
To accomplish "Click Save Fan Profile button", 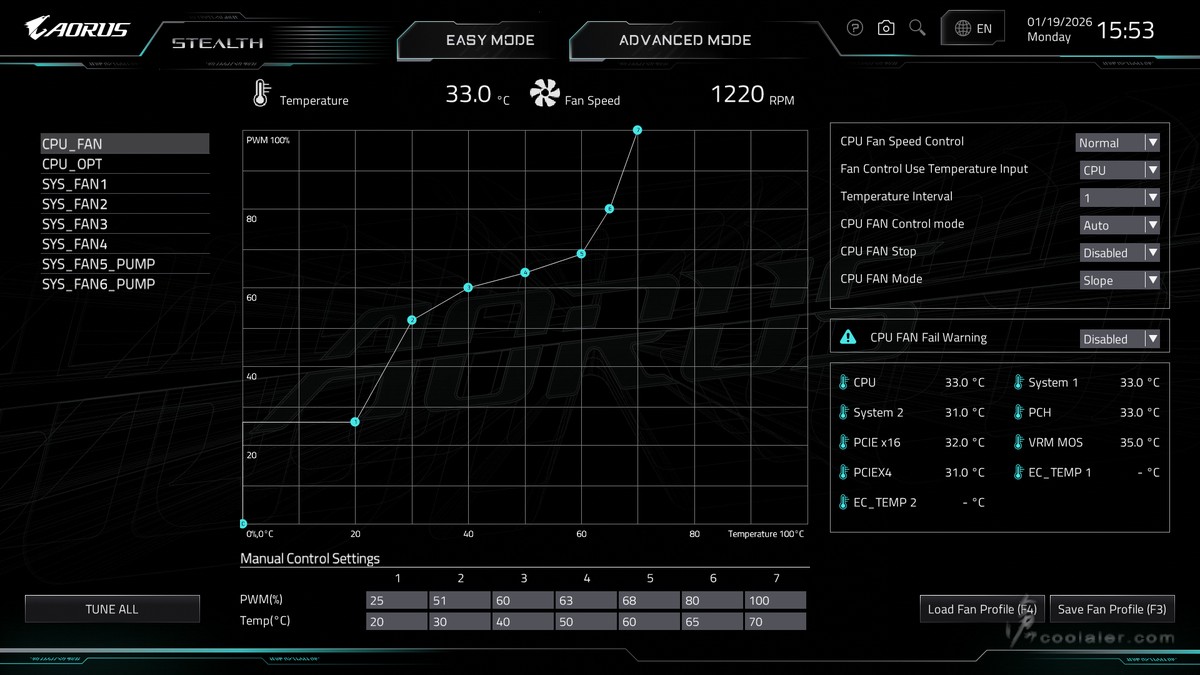I will [1111, 609].
